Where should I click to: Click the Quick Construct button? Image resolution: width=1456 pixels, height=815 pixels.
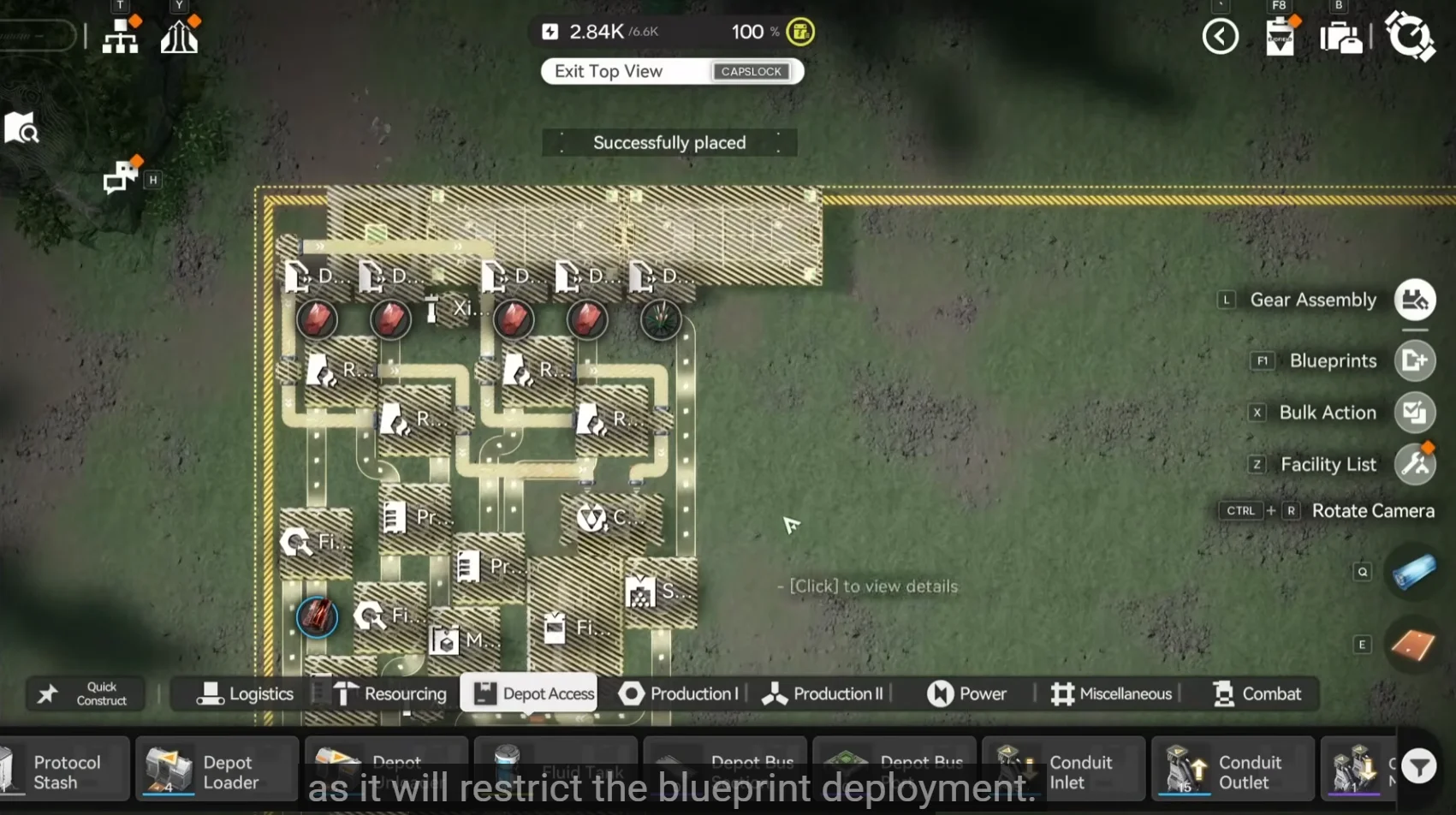(85, 693)
